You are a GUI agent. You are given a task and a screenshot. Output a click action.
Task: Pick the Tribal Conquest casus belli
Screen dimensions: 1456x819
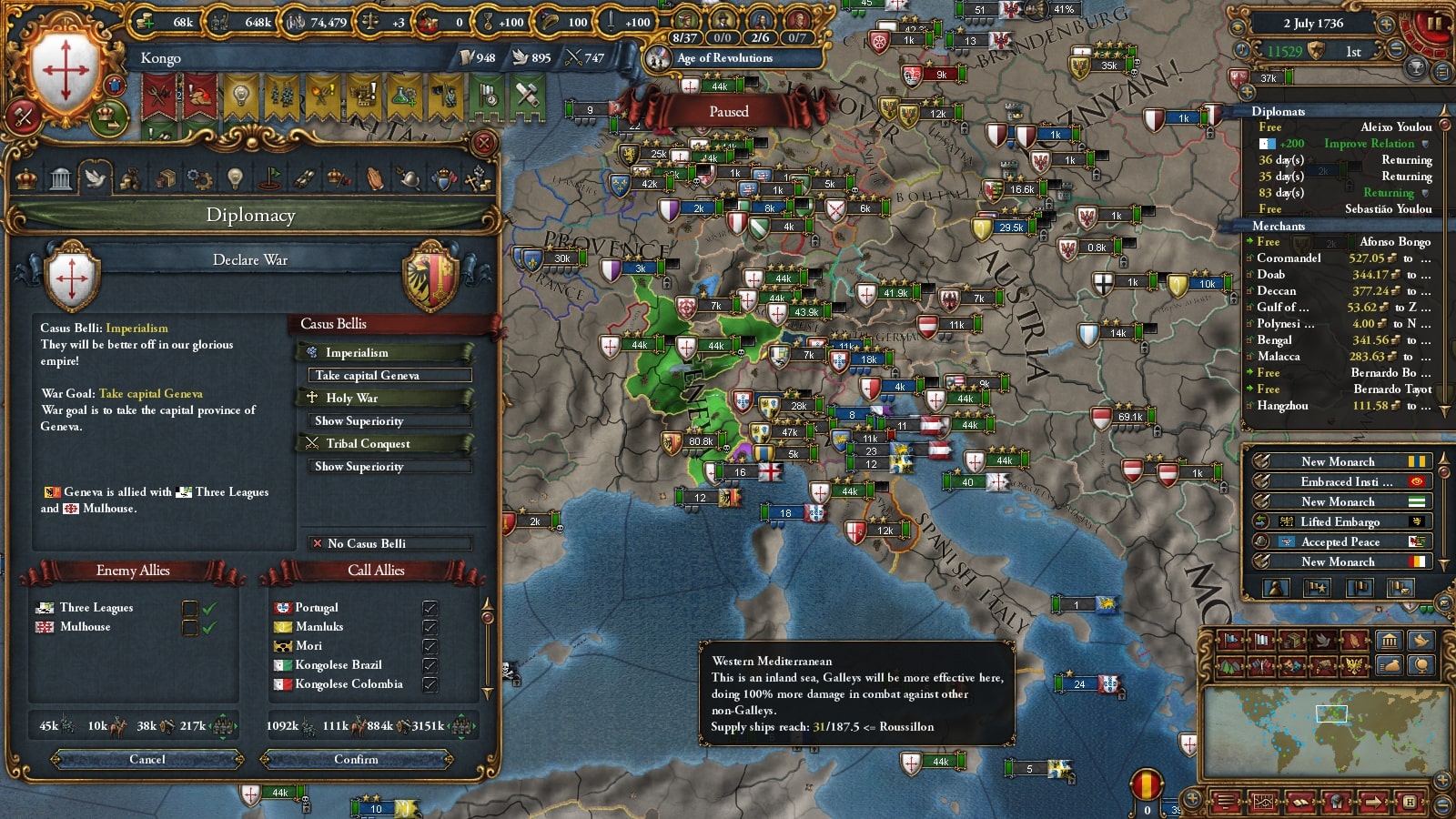pos(384,443)
